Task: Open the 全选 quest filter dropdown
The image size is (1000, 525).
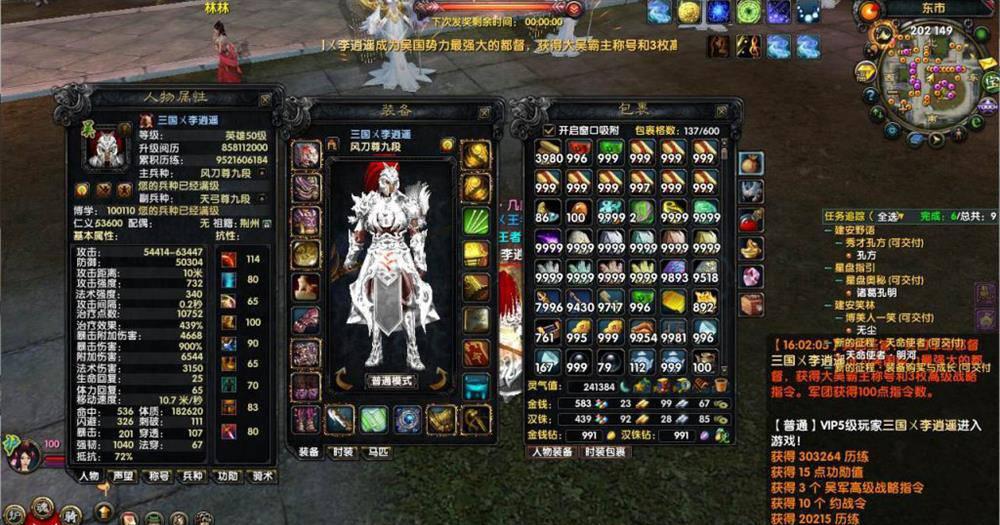Action: pyautogui.click(x=888, y=216)
